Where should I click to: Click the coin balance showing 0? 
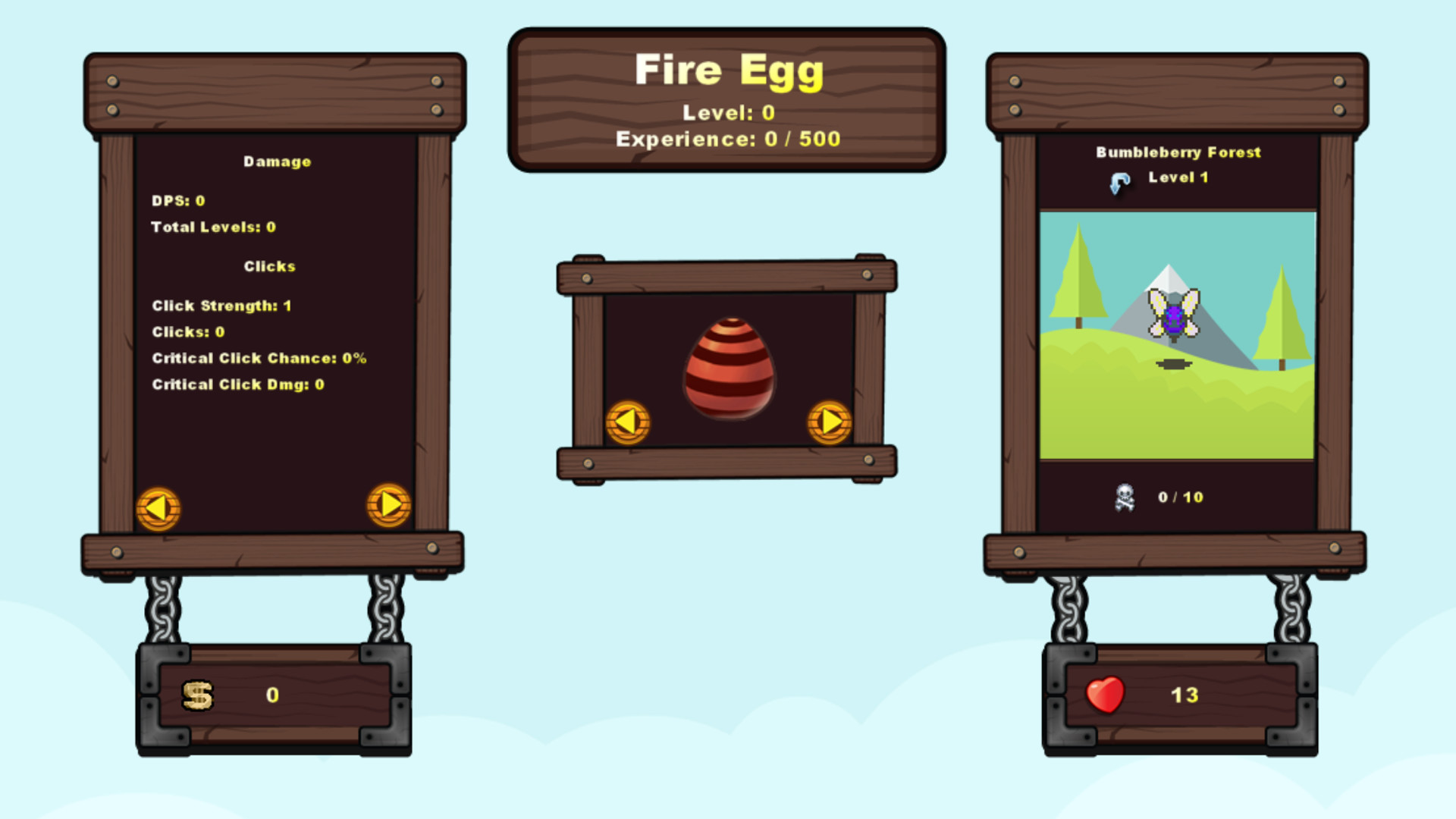tap(273, 694)
